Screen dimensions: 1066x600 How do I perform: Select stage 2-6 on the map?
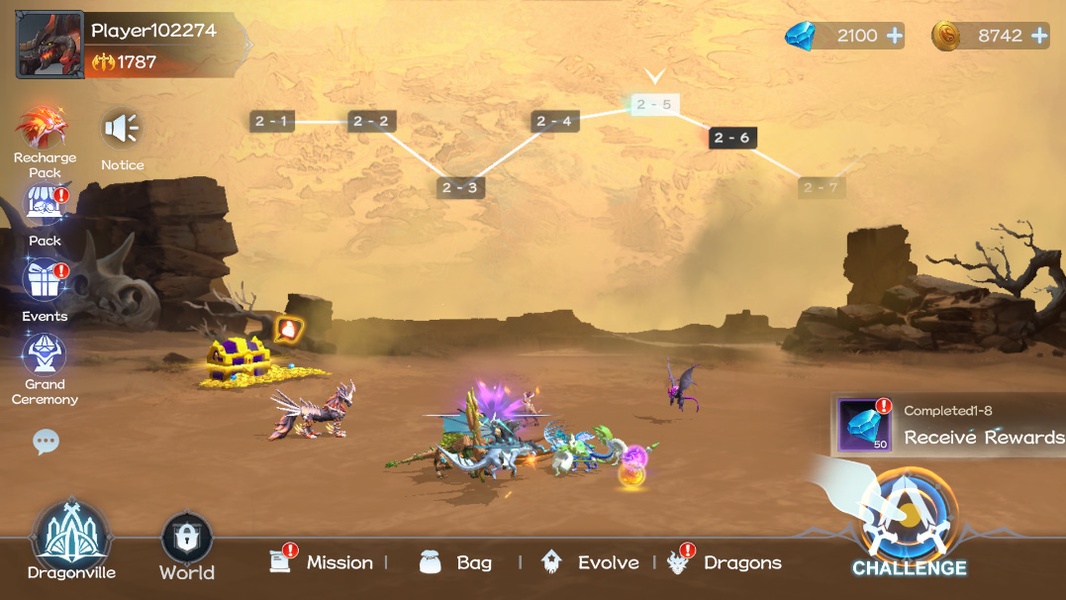(x=732, y=138)
